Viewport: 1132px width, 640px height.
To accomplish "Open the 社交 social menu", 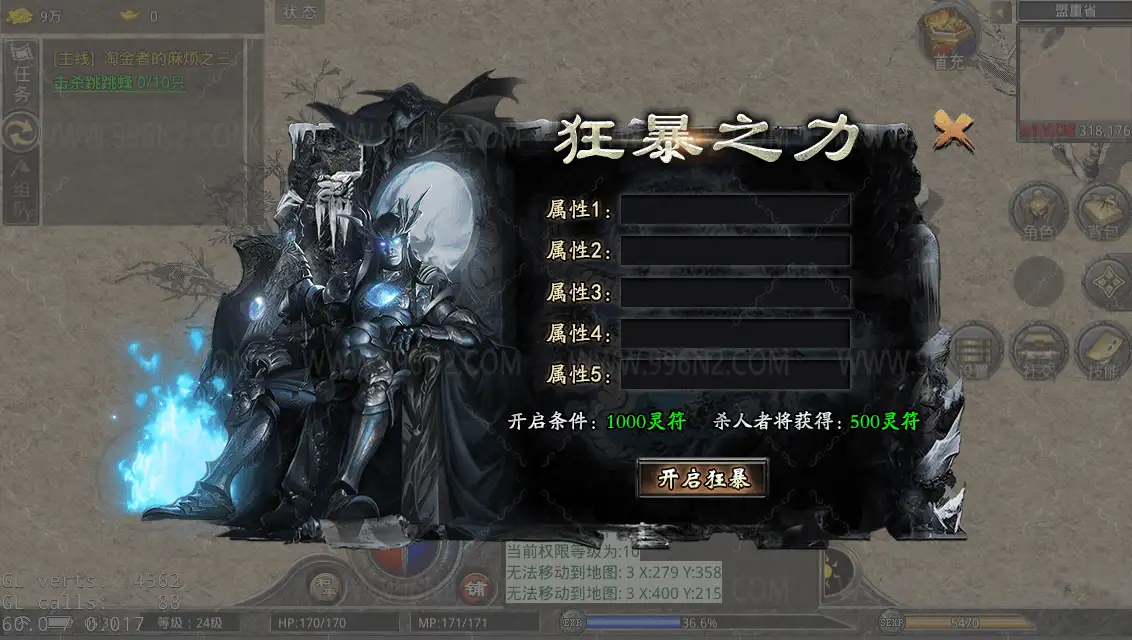I will point(1039,350).
